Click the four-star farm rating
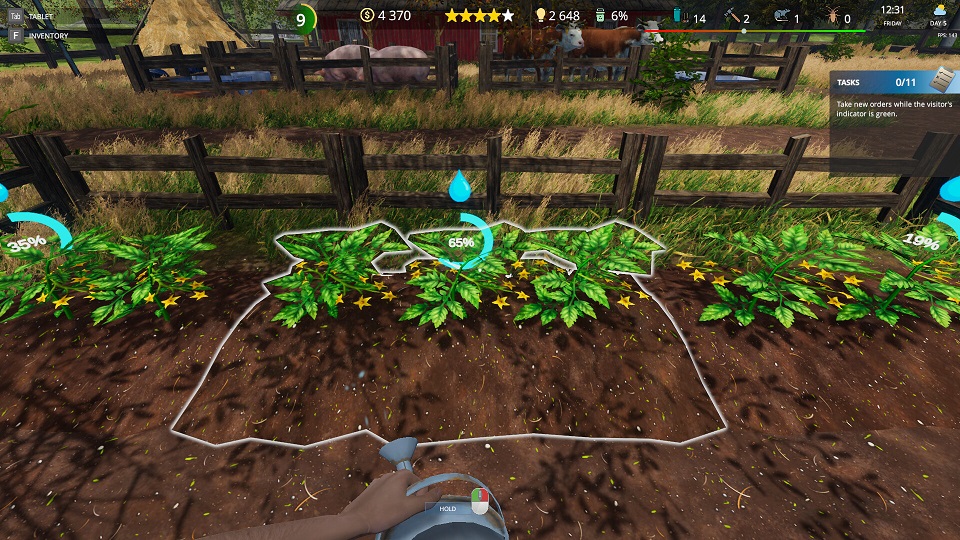Screen dimensions: 960x540 pos(479,16)
